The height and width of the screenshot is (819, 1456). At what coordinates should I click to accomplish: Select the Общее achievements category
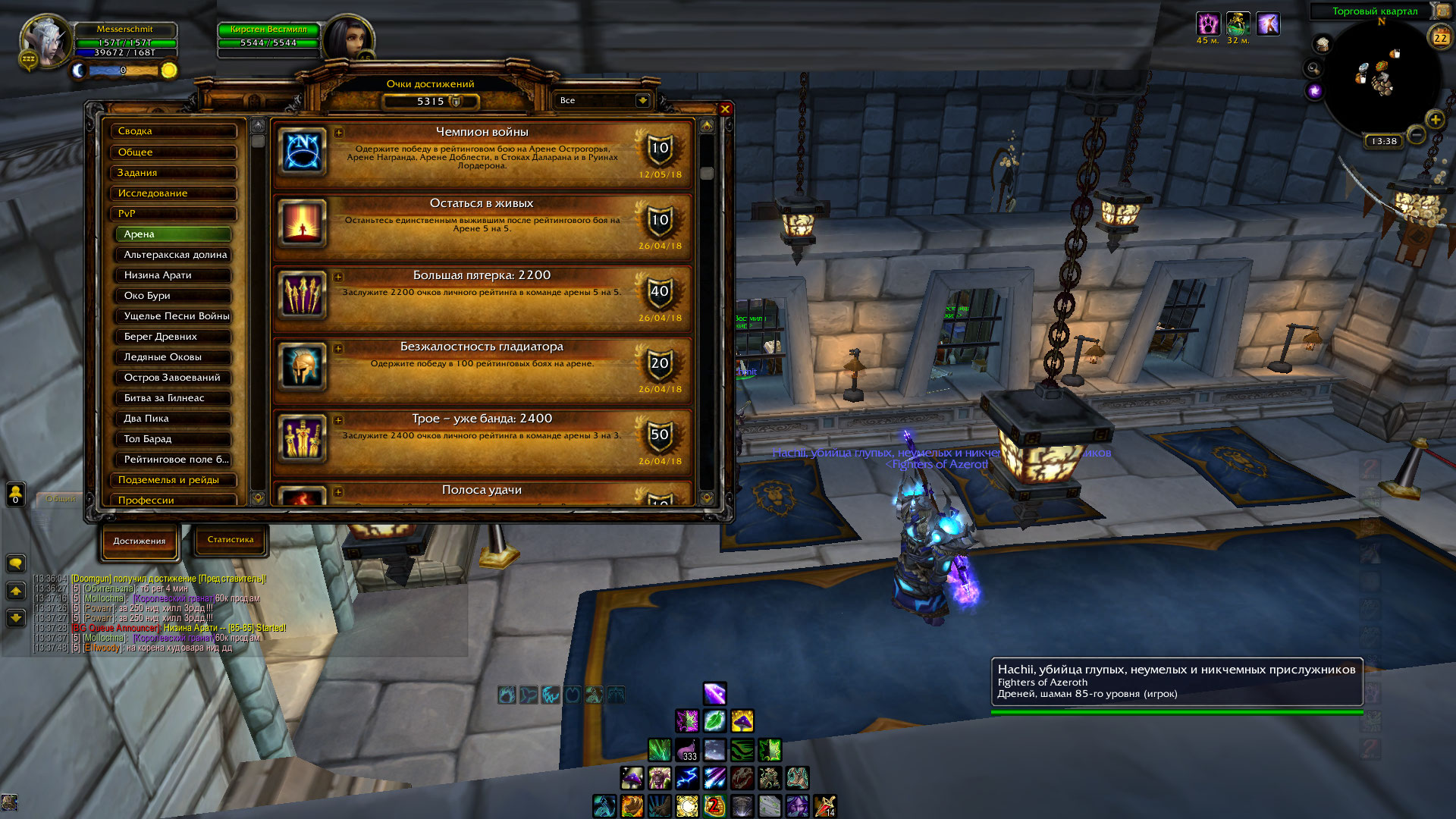(174, 152)
